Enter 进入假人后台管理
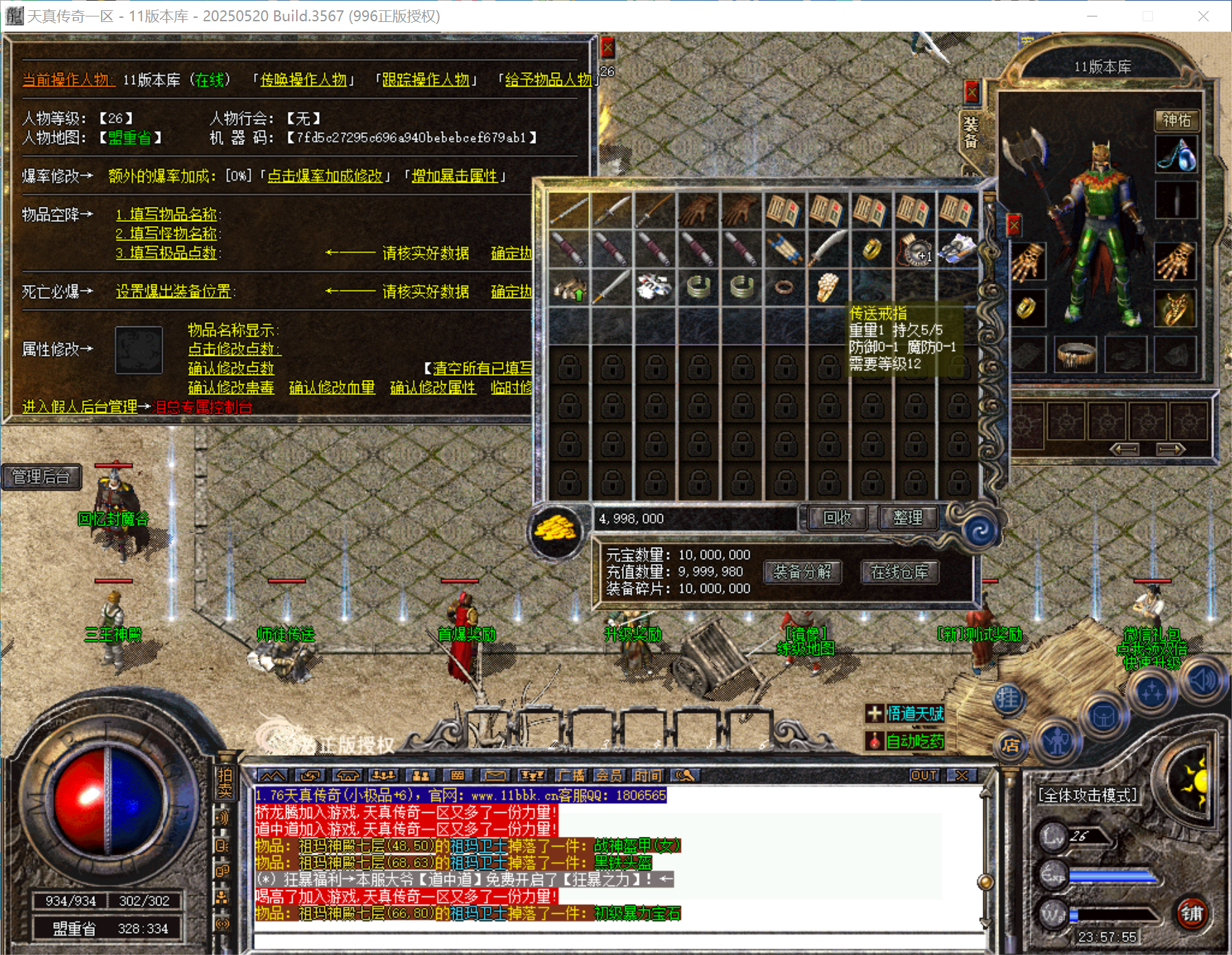The height and width of the screenshot is (955, 1232). click(80, 407)
